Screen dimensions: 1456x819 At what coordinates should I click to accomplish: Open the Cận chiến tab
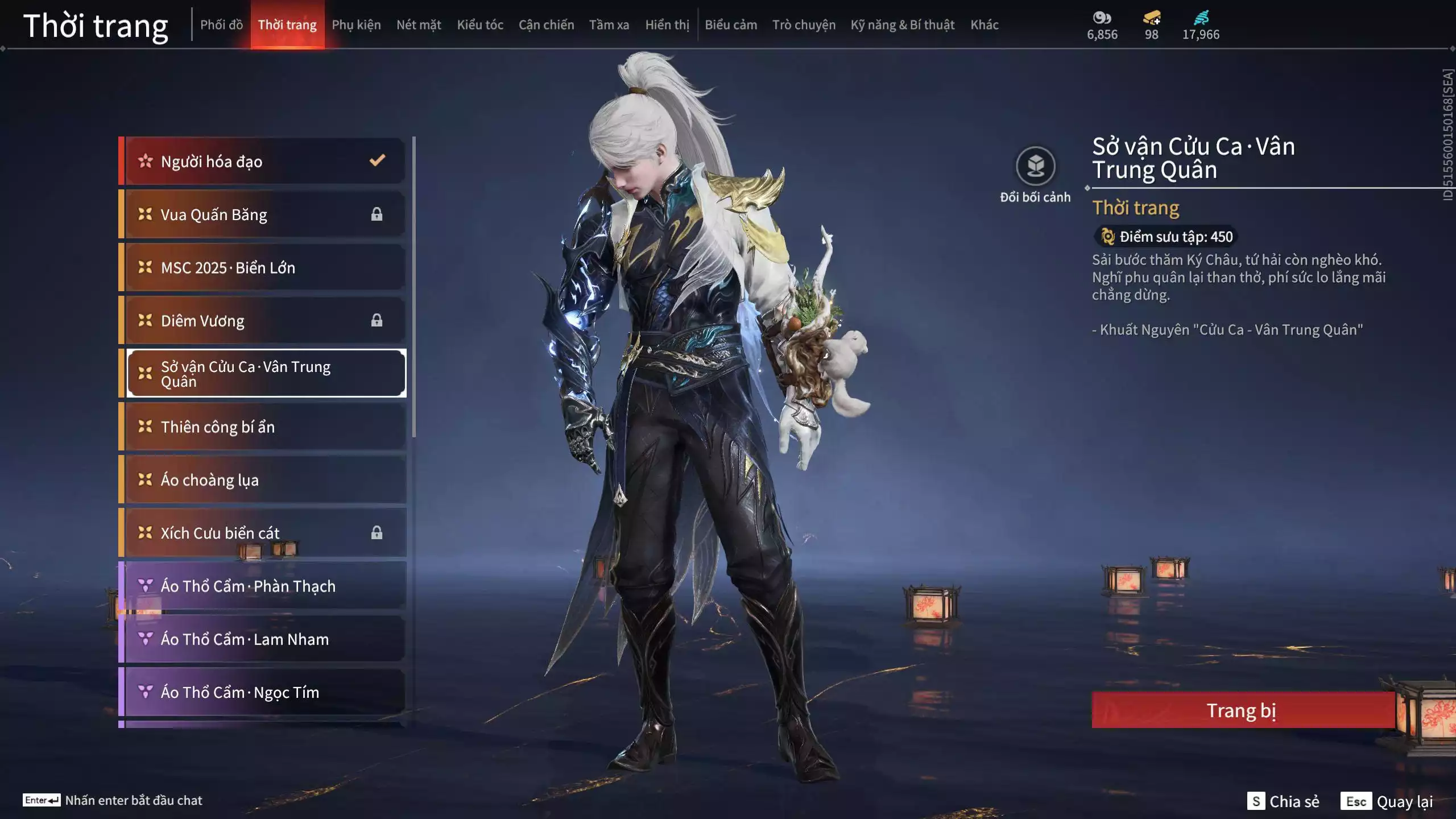click(x=546, y=25)
